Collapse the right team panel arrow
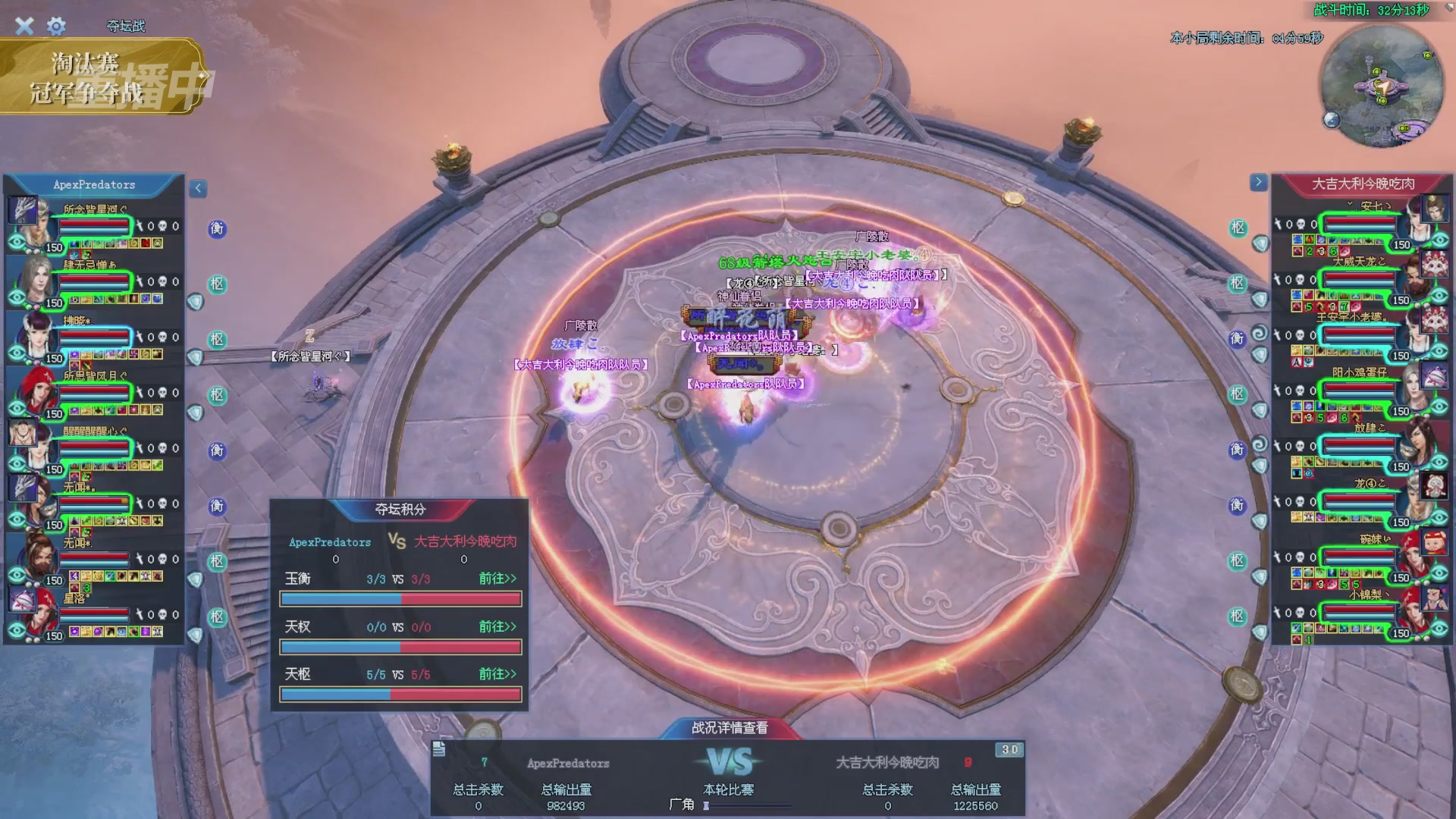The image size is (1456, 819). 1258,182
